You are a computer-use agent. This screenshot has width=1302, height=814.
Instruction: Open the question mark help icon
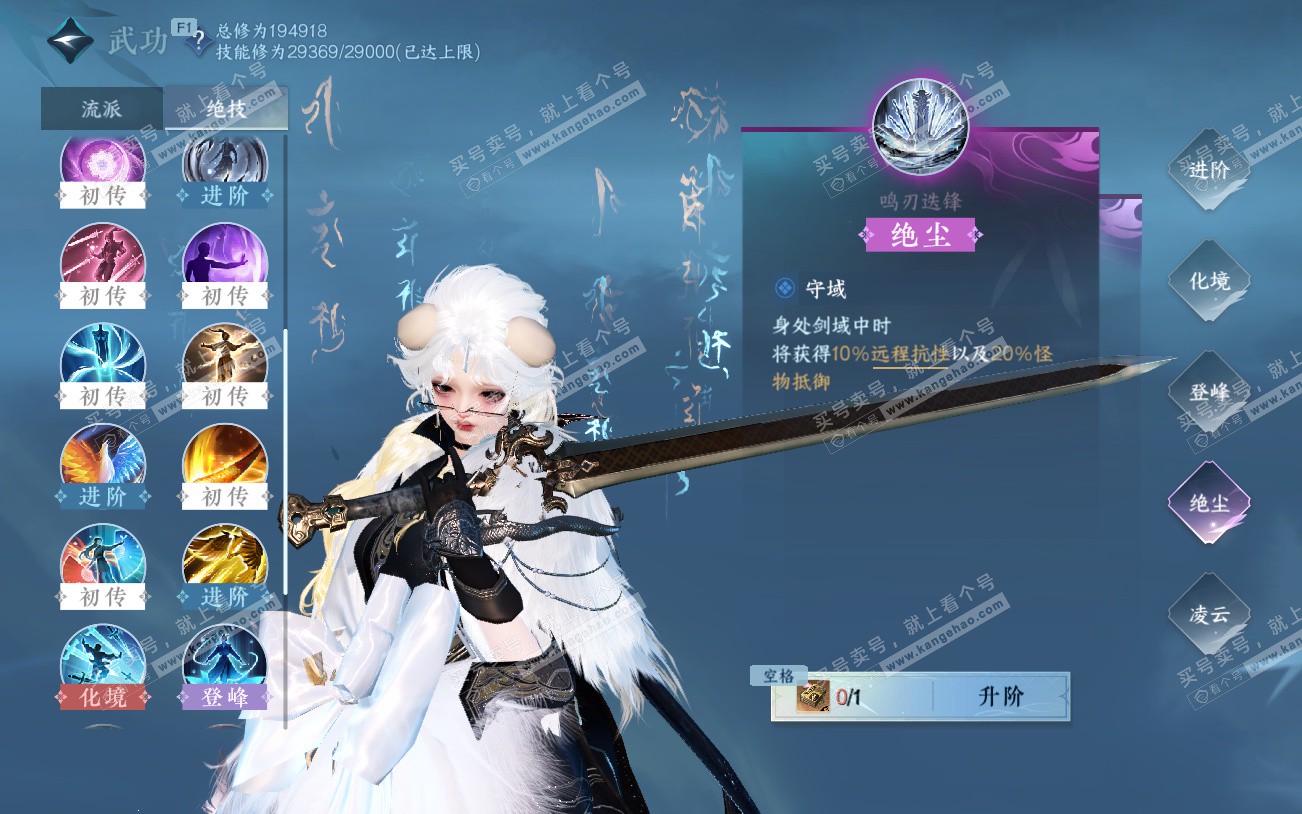pos(199,42)
